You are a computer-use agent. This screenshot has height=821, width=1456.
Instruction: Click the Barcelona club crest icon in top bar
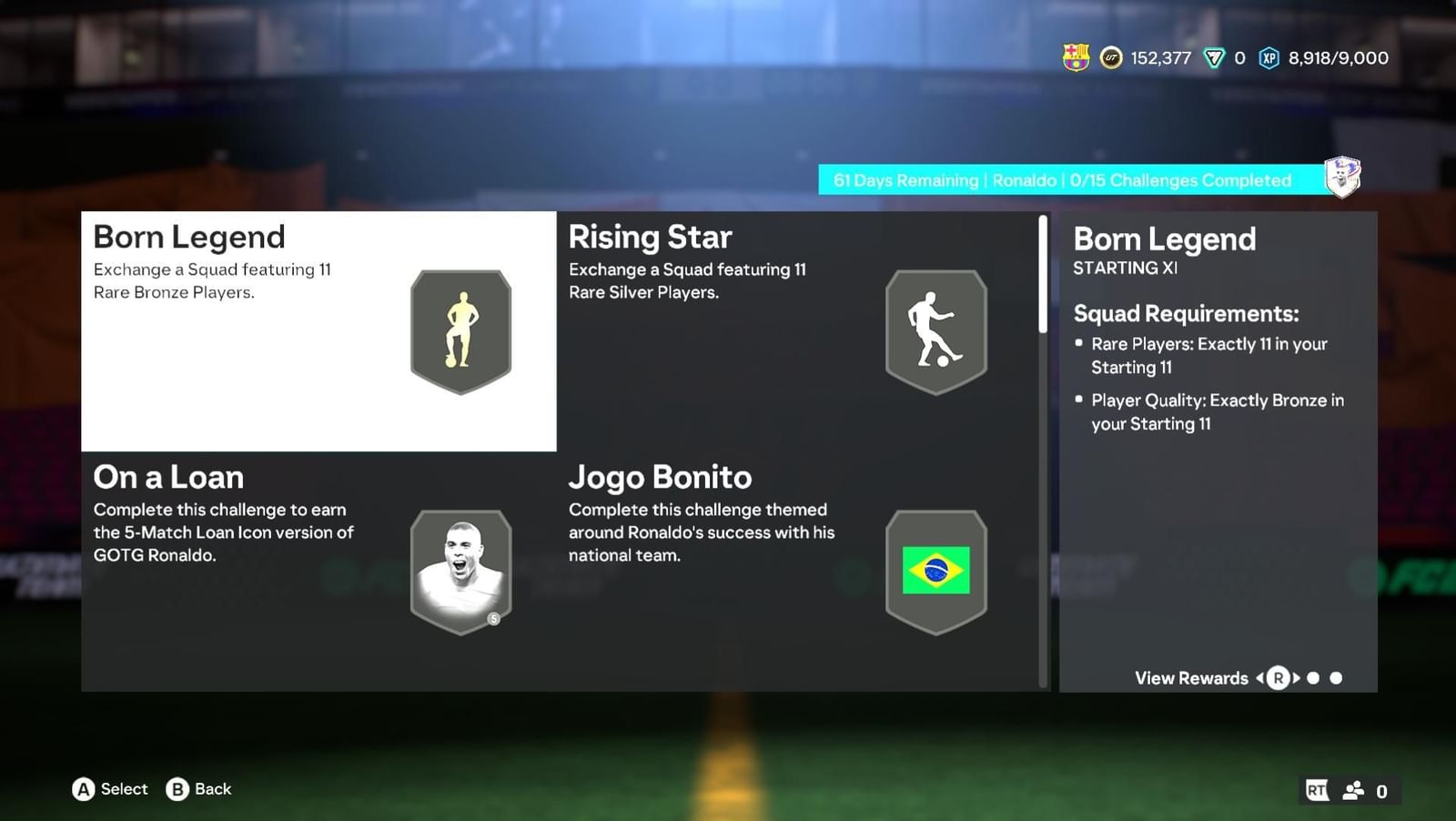coord(1077,57)
